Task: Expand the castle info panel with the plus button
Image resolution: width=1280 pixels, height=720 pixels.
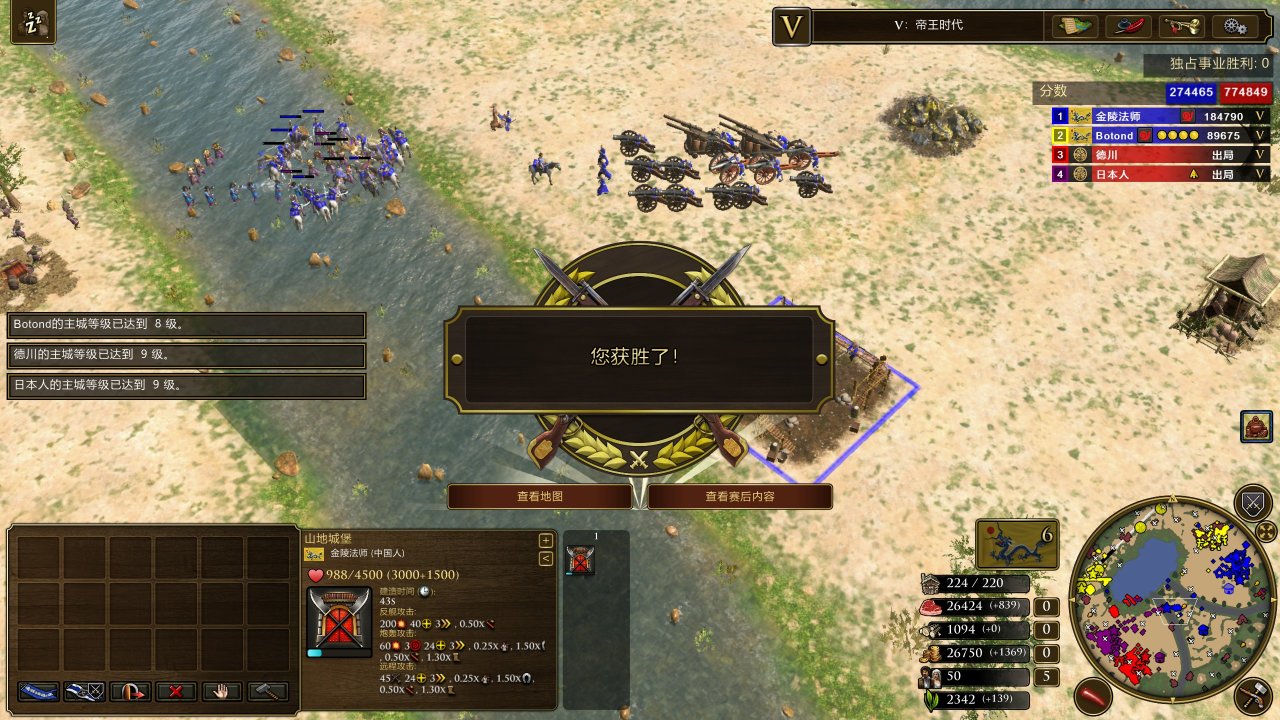Action: coord(545,539)
